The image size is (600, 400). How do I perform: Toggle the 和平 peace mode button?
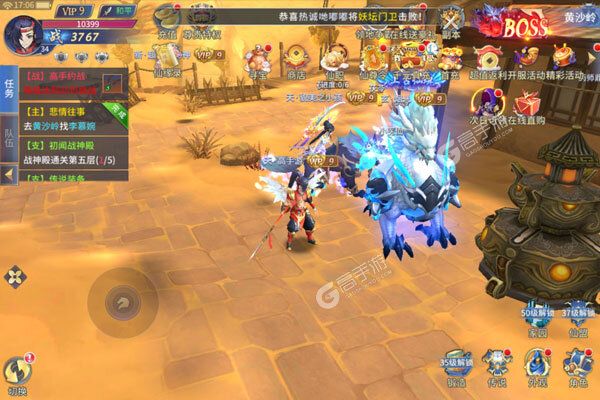click(116, 9)
